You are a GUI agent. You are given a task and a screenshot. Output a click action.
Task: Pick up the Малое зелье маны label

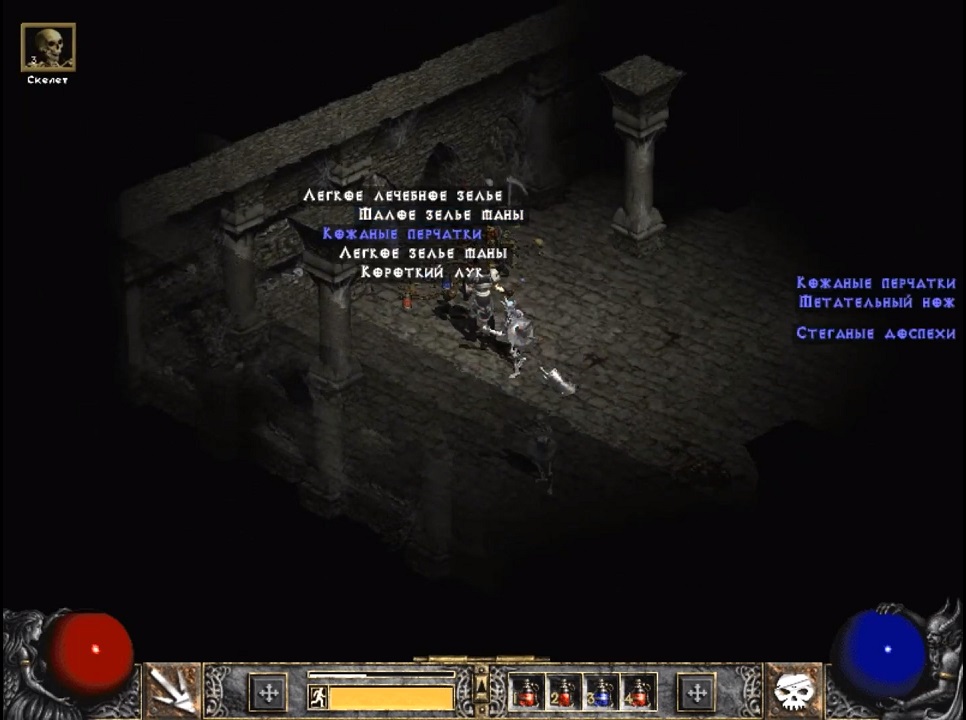click(x=441, y=215)
